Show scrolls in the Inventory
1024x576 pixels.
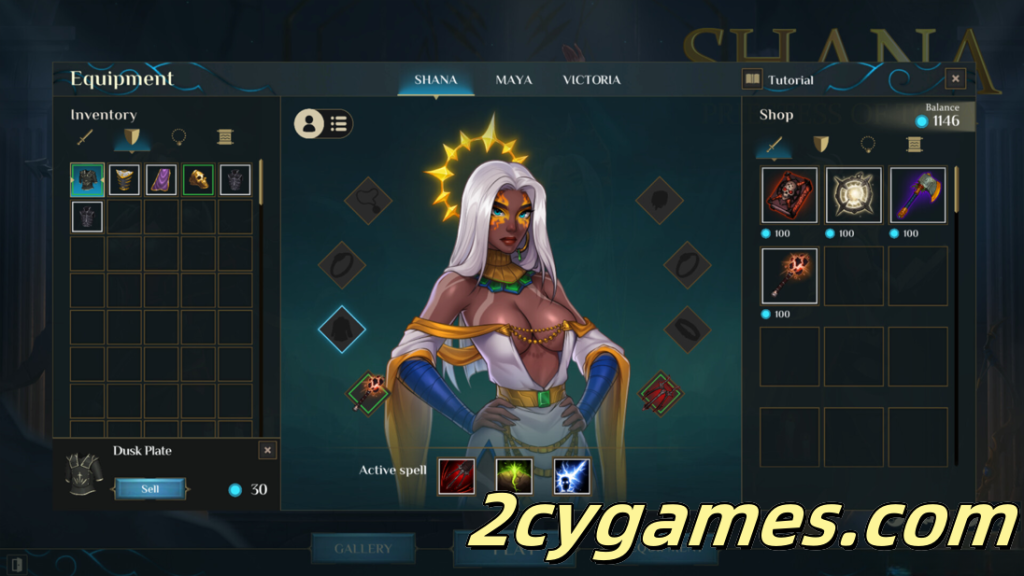tap(225, 137)
